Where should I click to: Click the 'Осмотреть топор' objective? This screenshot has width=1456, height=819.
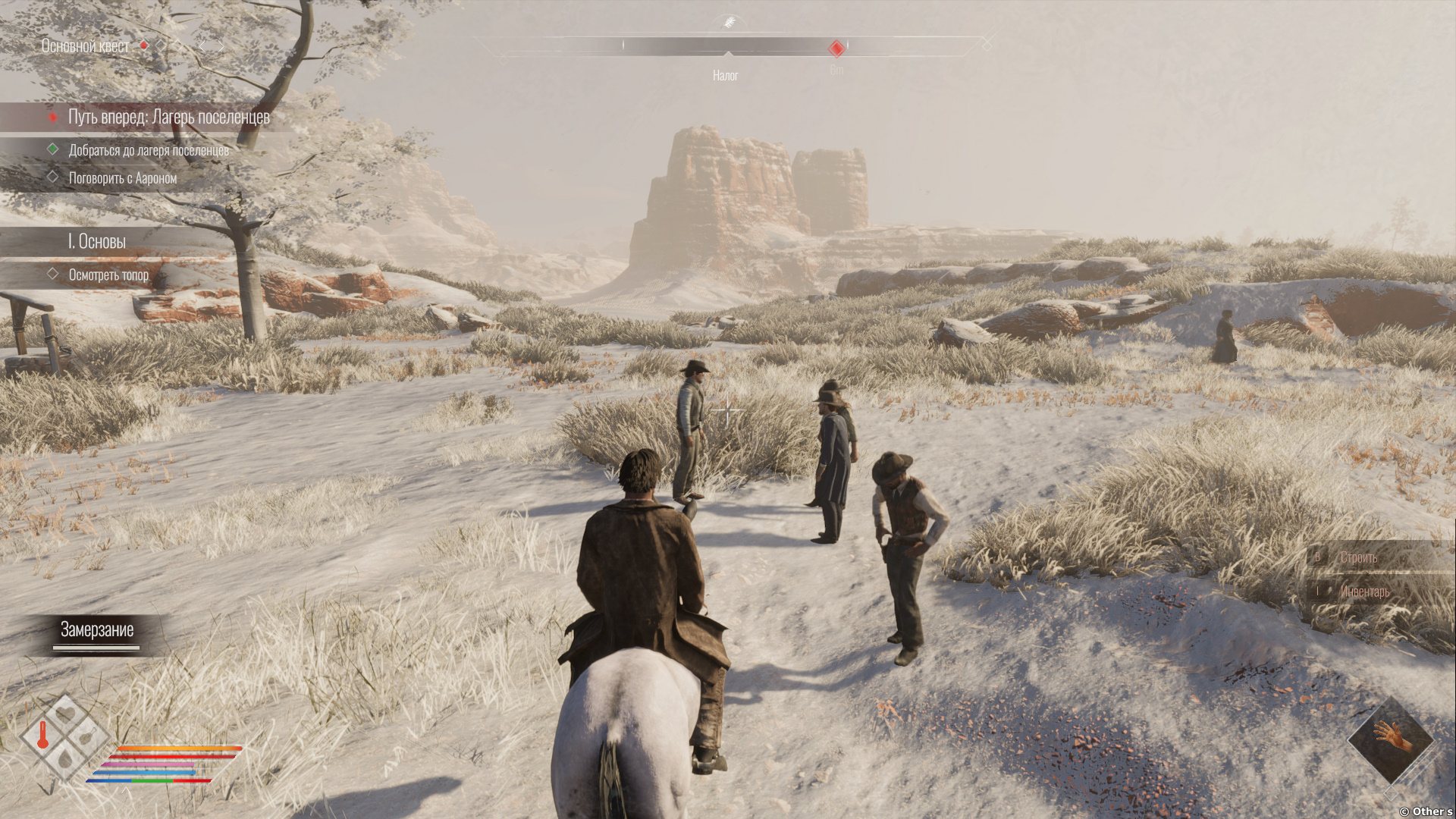108,275
